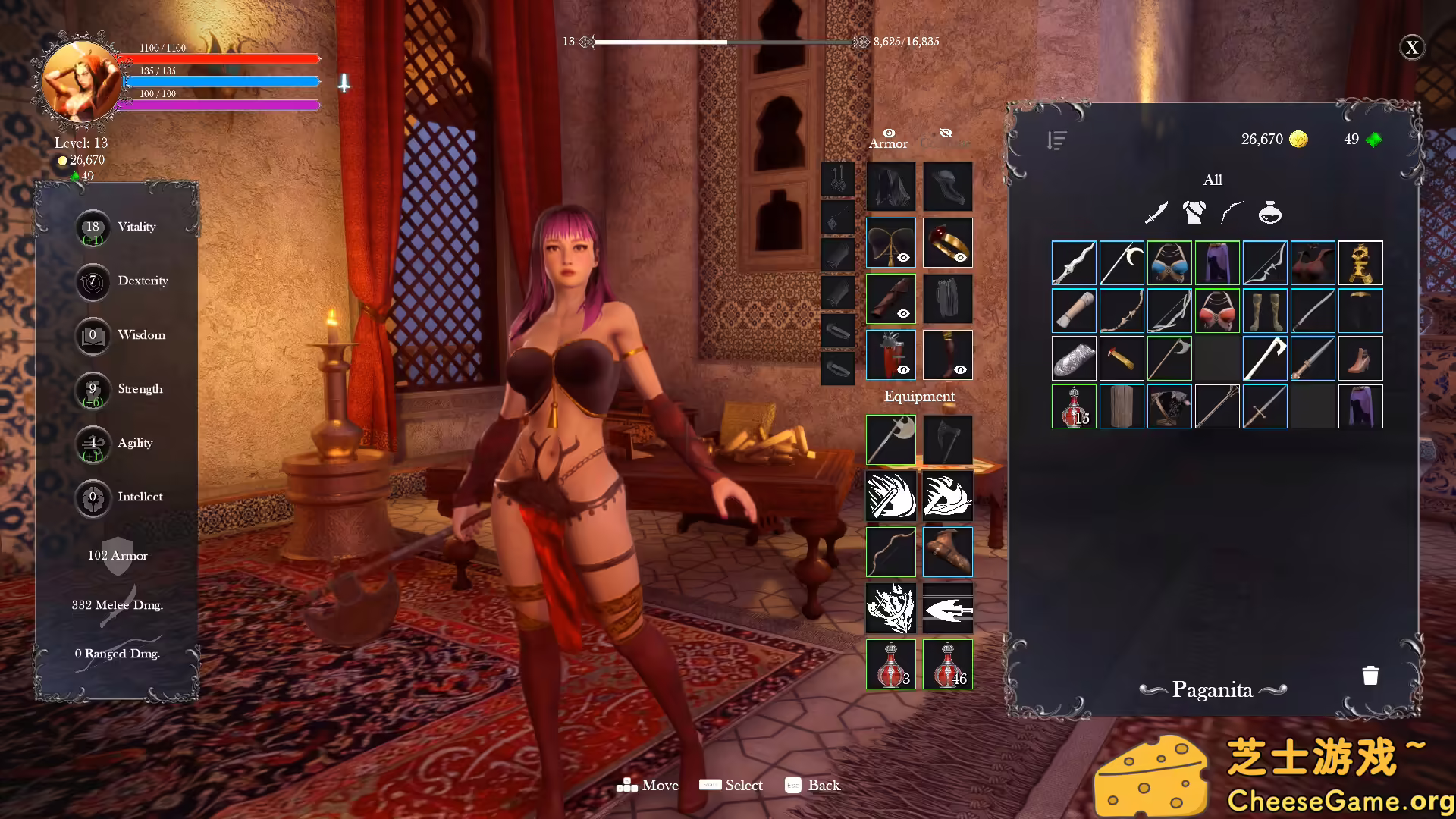Select the equipped battle axe weapon slot
This screenshot has width=1456, height=819.
click(x=891, y=440)
